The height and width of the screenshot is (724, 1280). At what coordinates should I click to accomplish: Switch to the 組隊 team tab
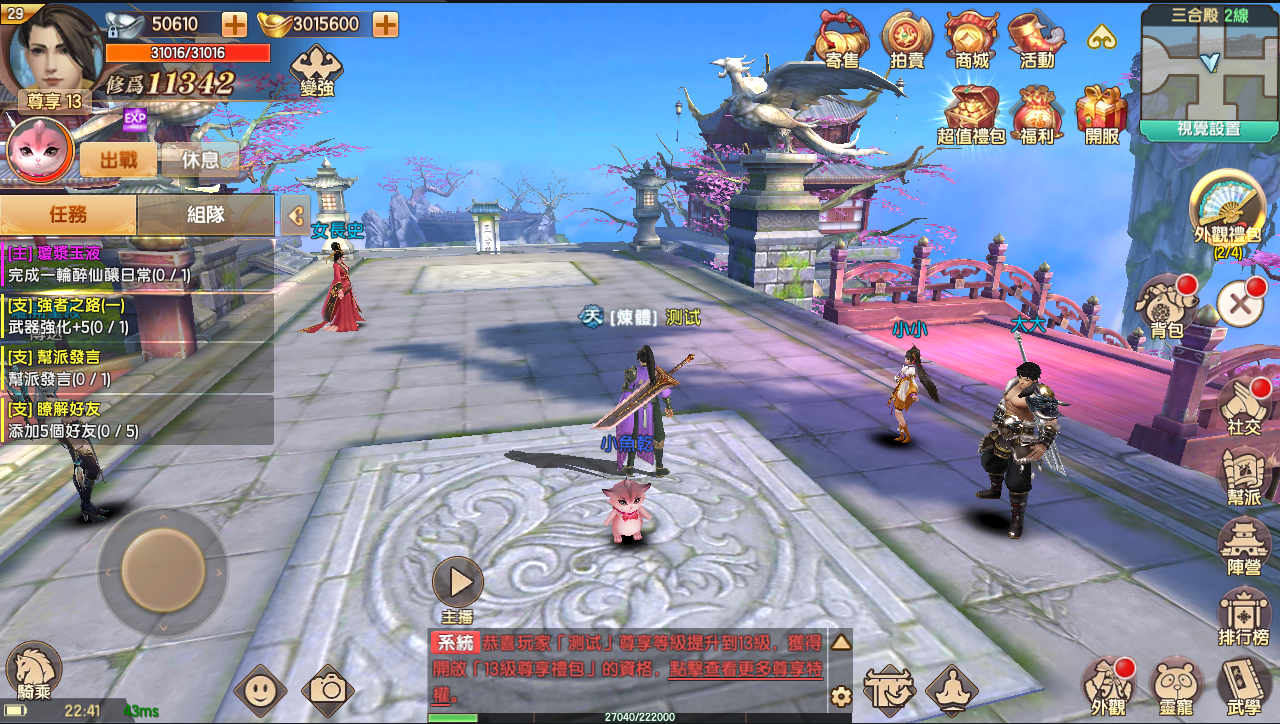[x=206, y=214]
